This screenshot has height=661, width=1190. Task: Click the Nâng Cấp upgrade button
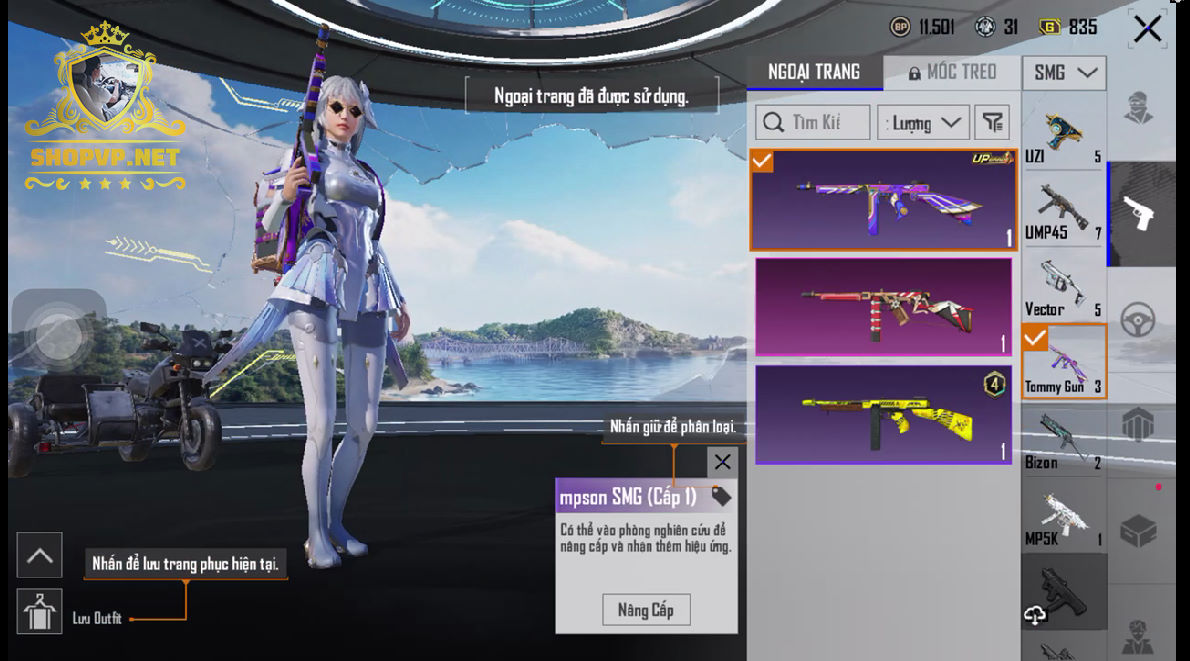pos(645,610)
